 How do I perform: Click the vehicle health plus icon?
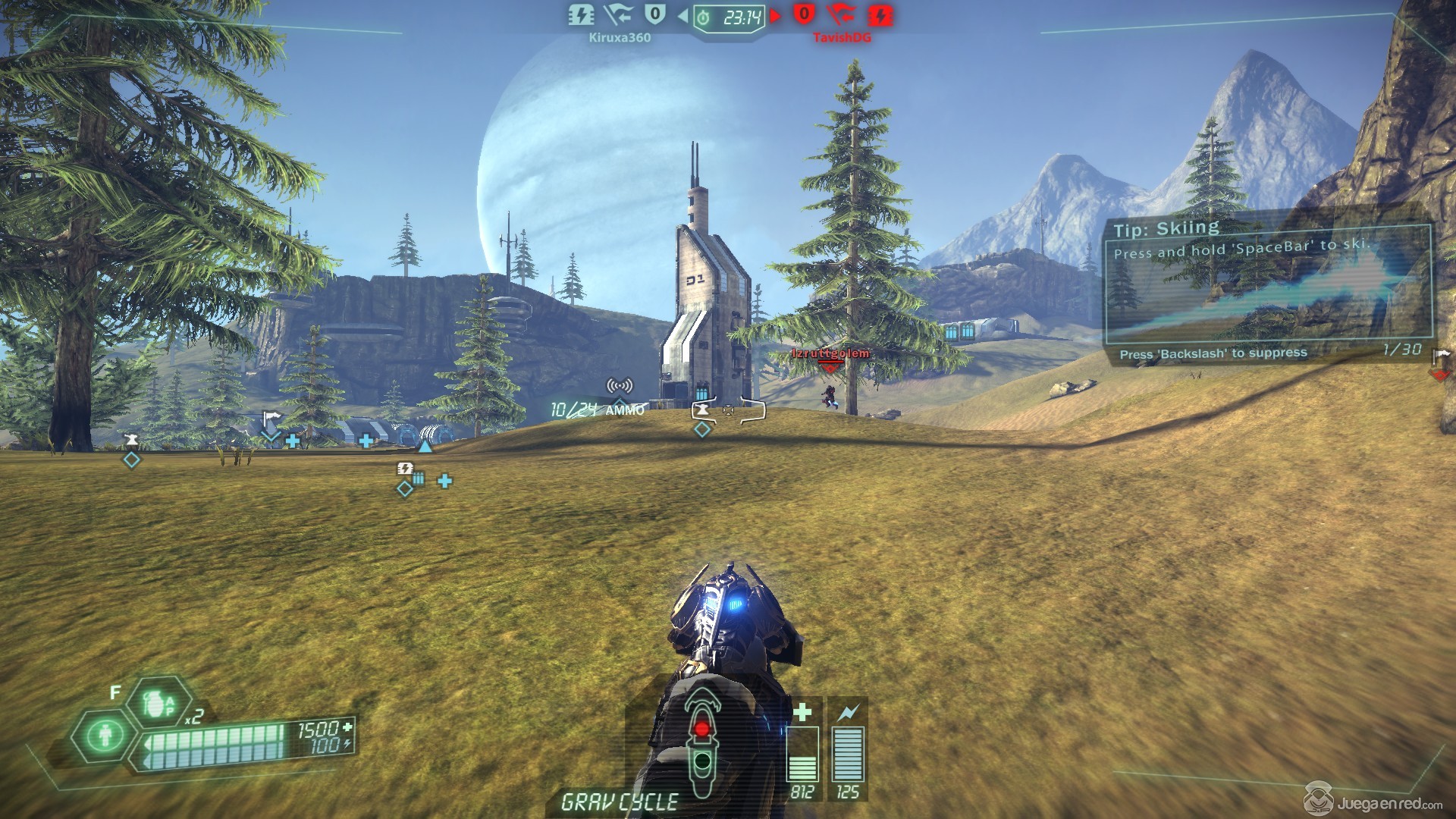[x=802, y=711]
